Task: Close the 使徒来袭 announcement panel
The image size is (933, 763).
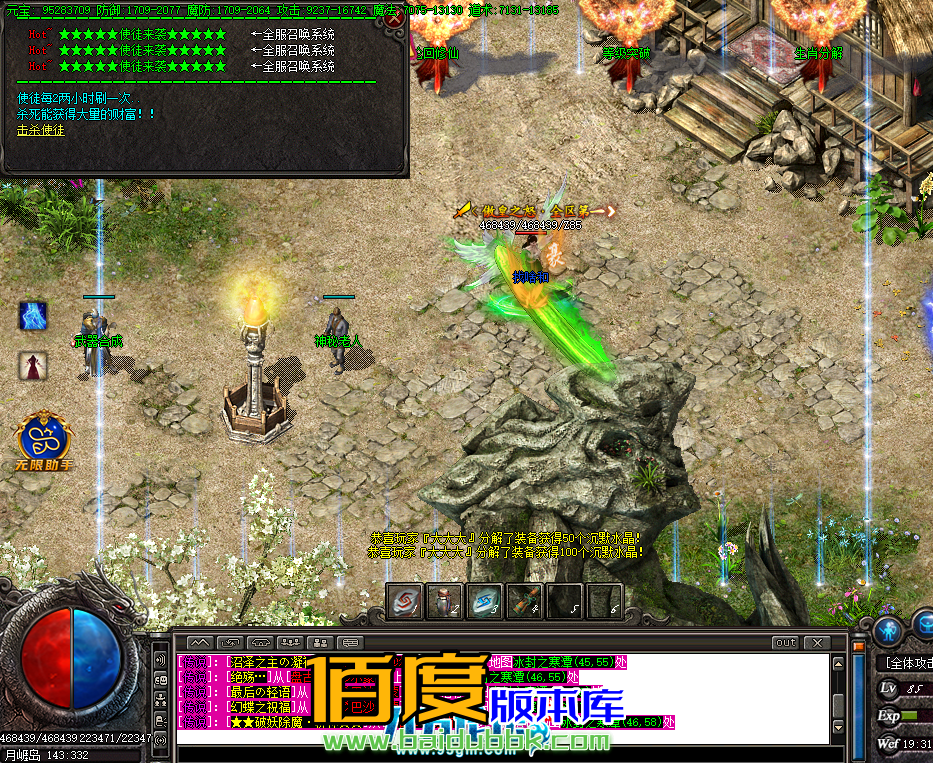Action: pos(395,18)
